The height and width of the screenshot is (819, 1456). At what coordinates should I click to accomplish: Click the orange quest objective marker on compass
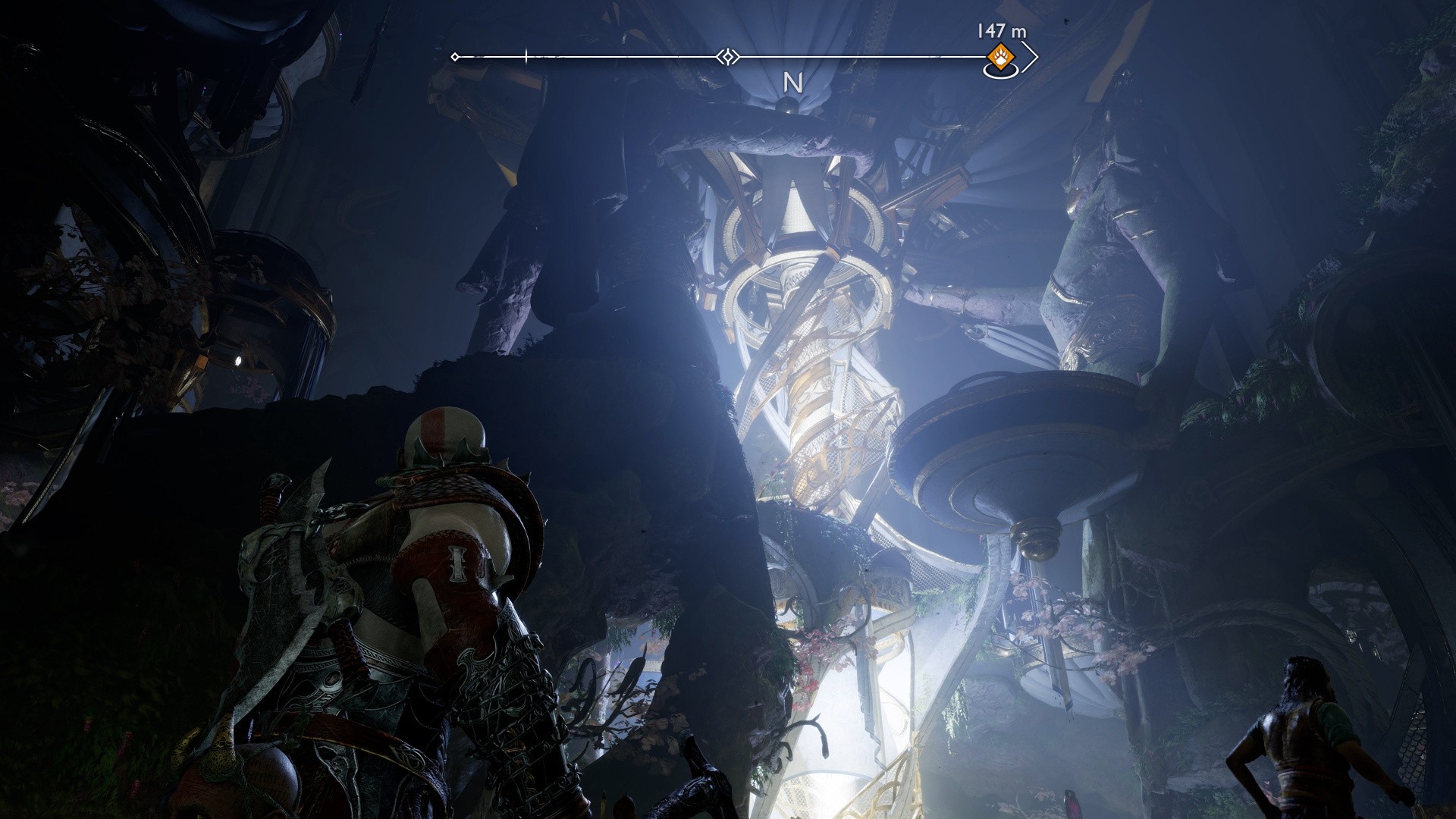pyautogui.click(x=999, y=56)
